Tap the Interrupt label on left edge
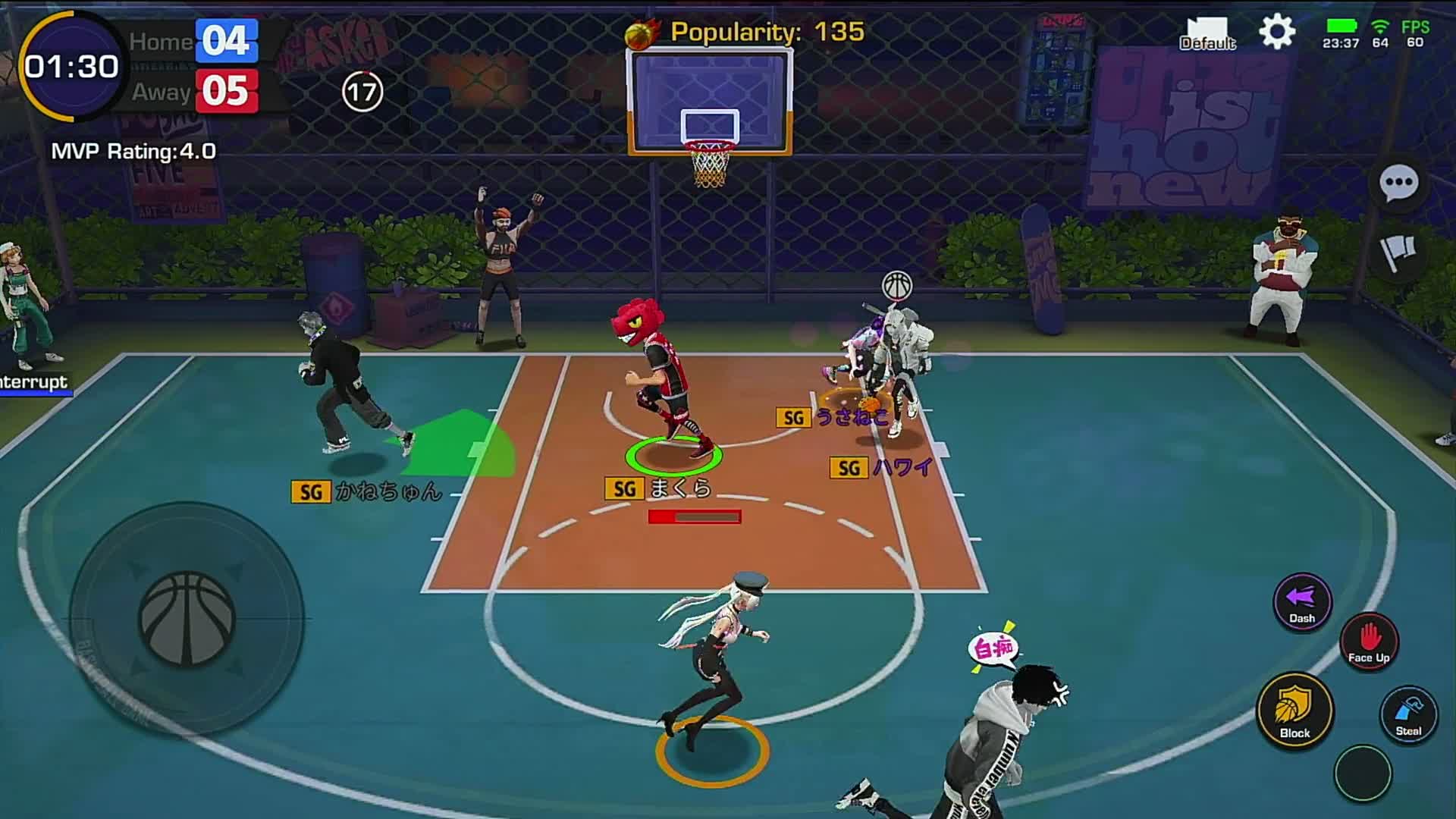The height and width of the screenshot is (819, 1456). tap(33, 382)
